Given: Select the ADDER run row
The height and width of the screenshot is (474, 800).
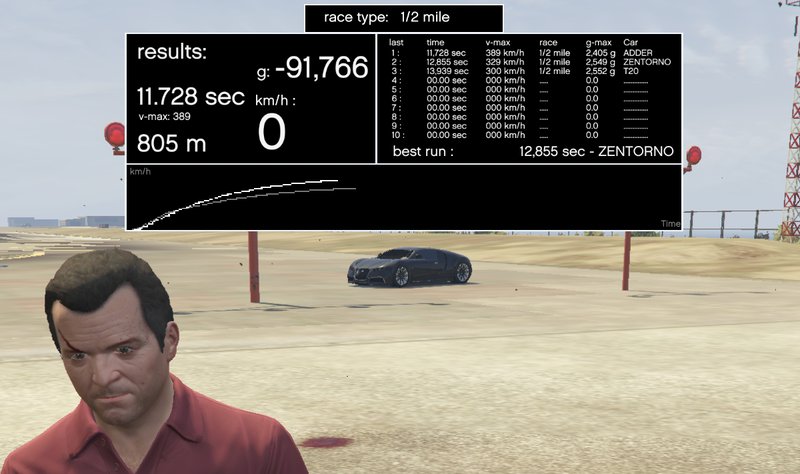Looking at the screenshot, I should [x=530, y=53].
